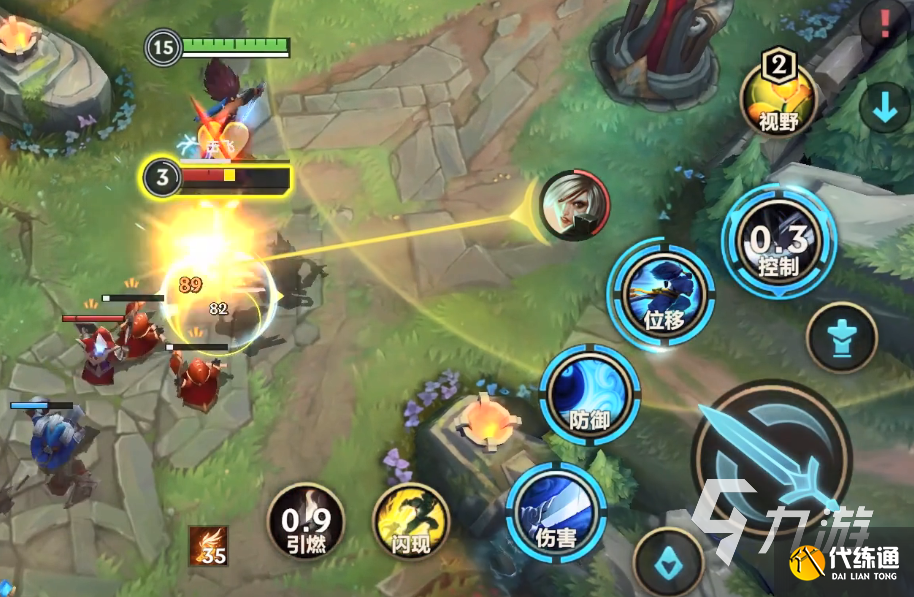Use the 闪现 flash summoner spell
914x597 pixels.
coord(411,522)
